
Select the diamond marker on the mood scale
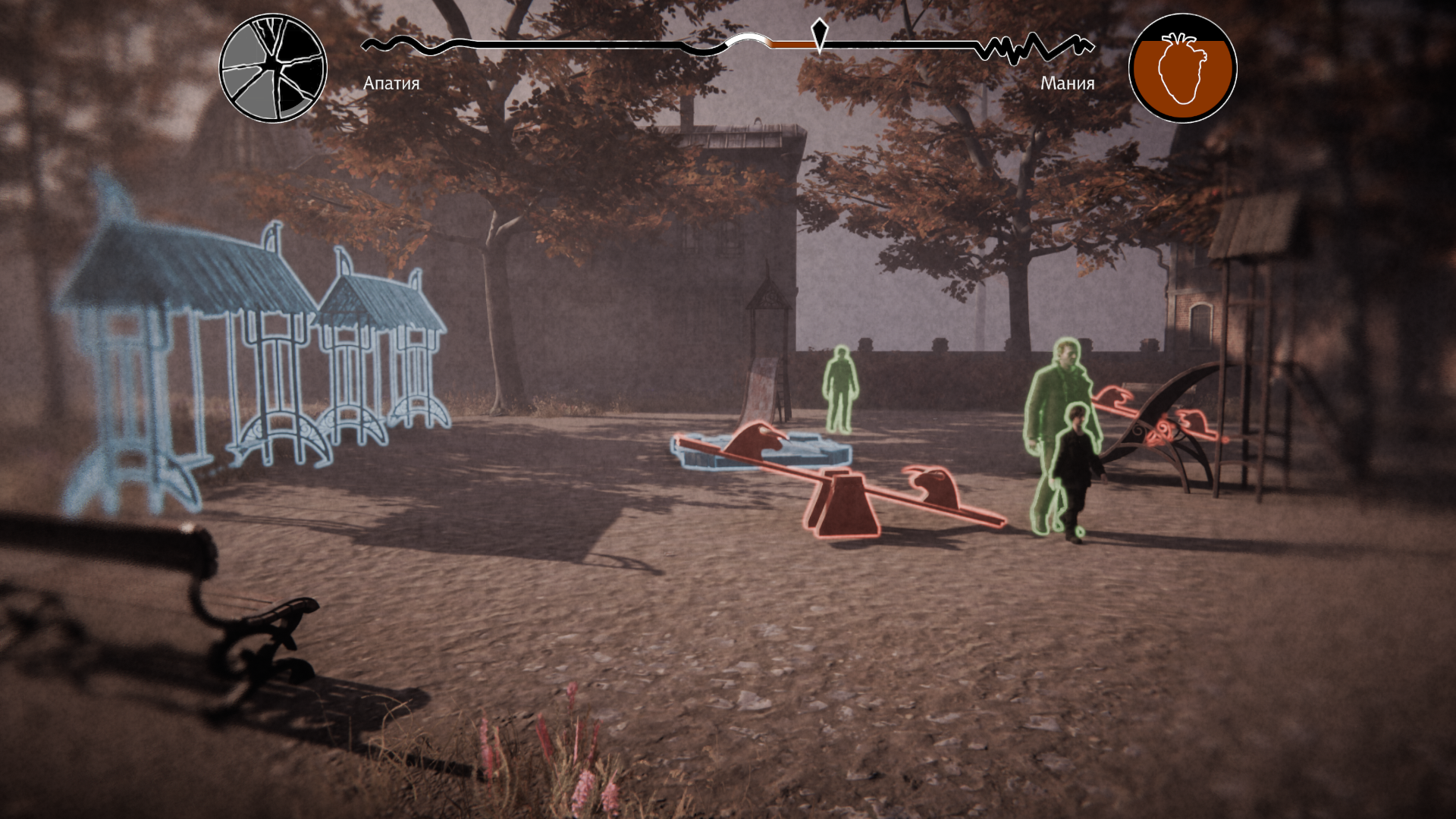click(x=819, y=33)
